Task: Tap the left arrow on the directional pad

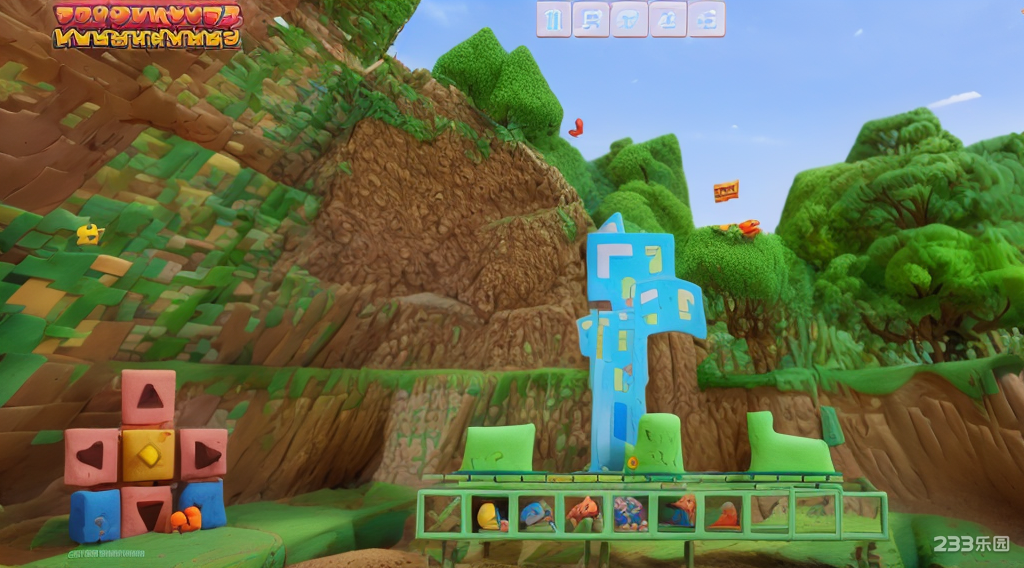Action: pos(91,456)
